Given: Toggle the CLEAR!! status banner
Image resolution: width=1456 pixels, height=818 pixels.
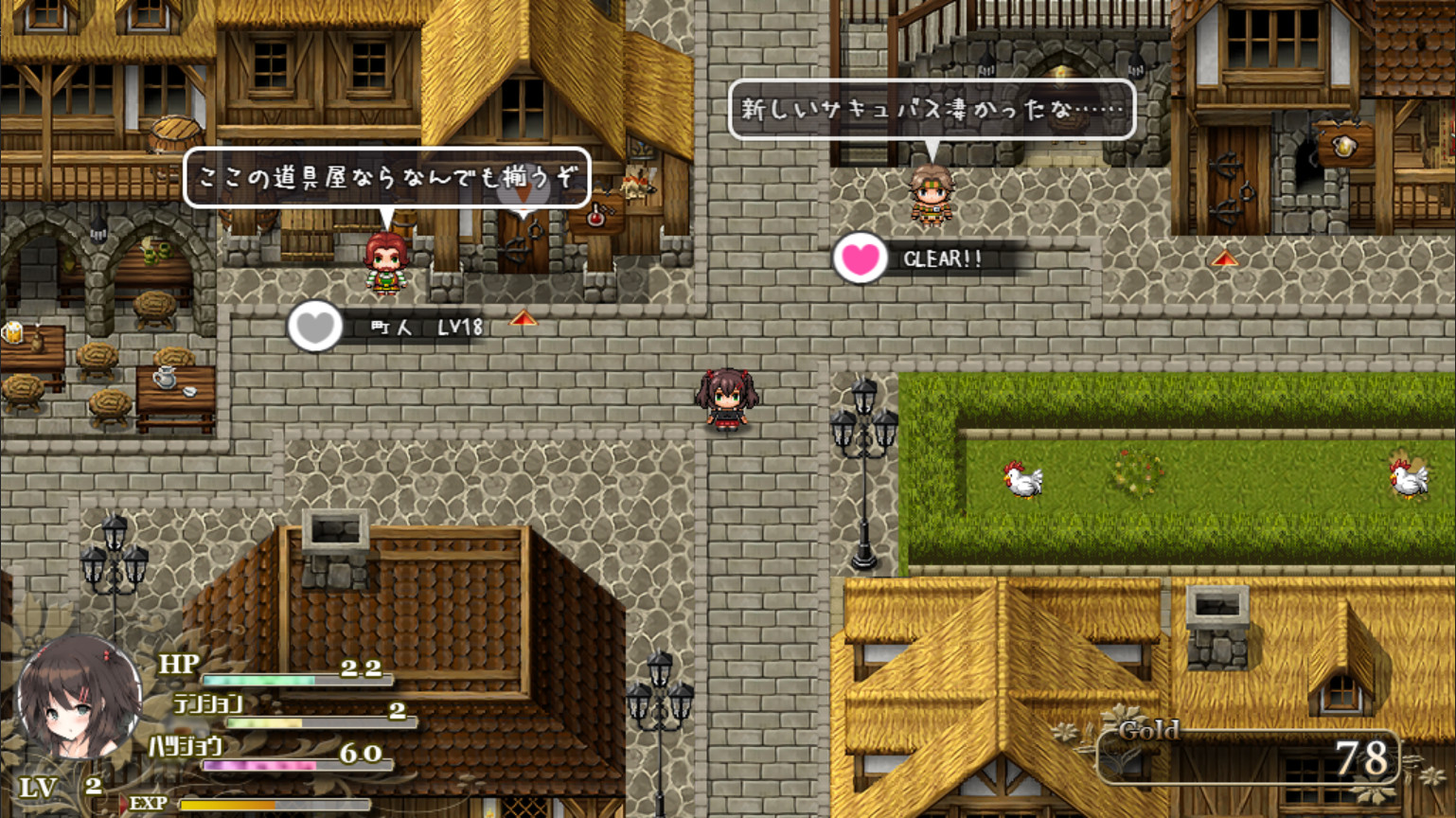Looking at the screenshot, I should pyautogui.click(x=947, y=258).
